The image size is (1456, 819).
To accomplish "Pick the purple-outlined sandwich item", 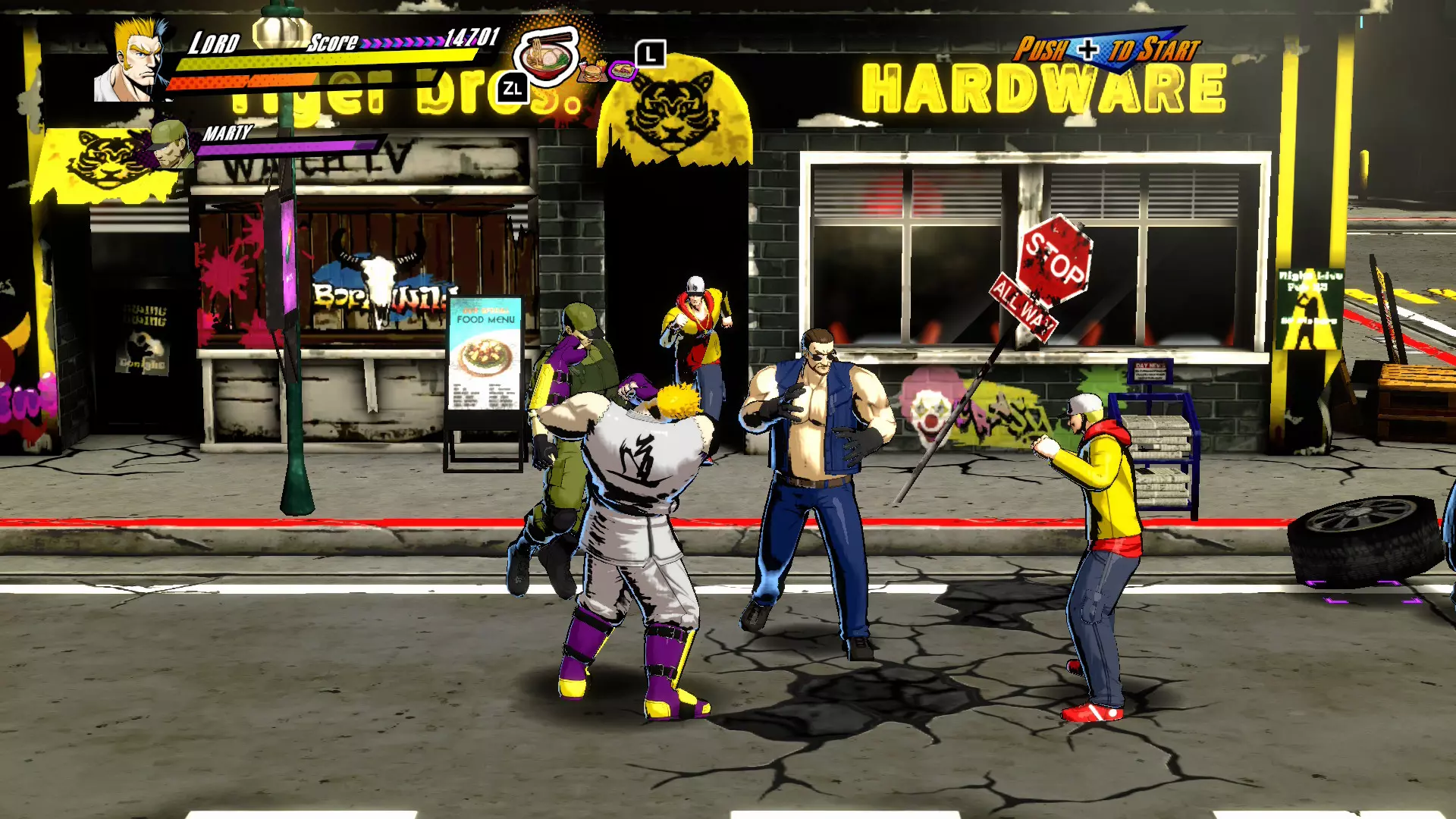I will click(x=623, y=71).
